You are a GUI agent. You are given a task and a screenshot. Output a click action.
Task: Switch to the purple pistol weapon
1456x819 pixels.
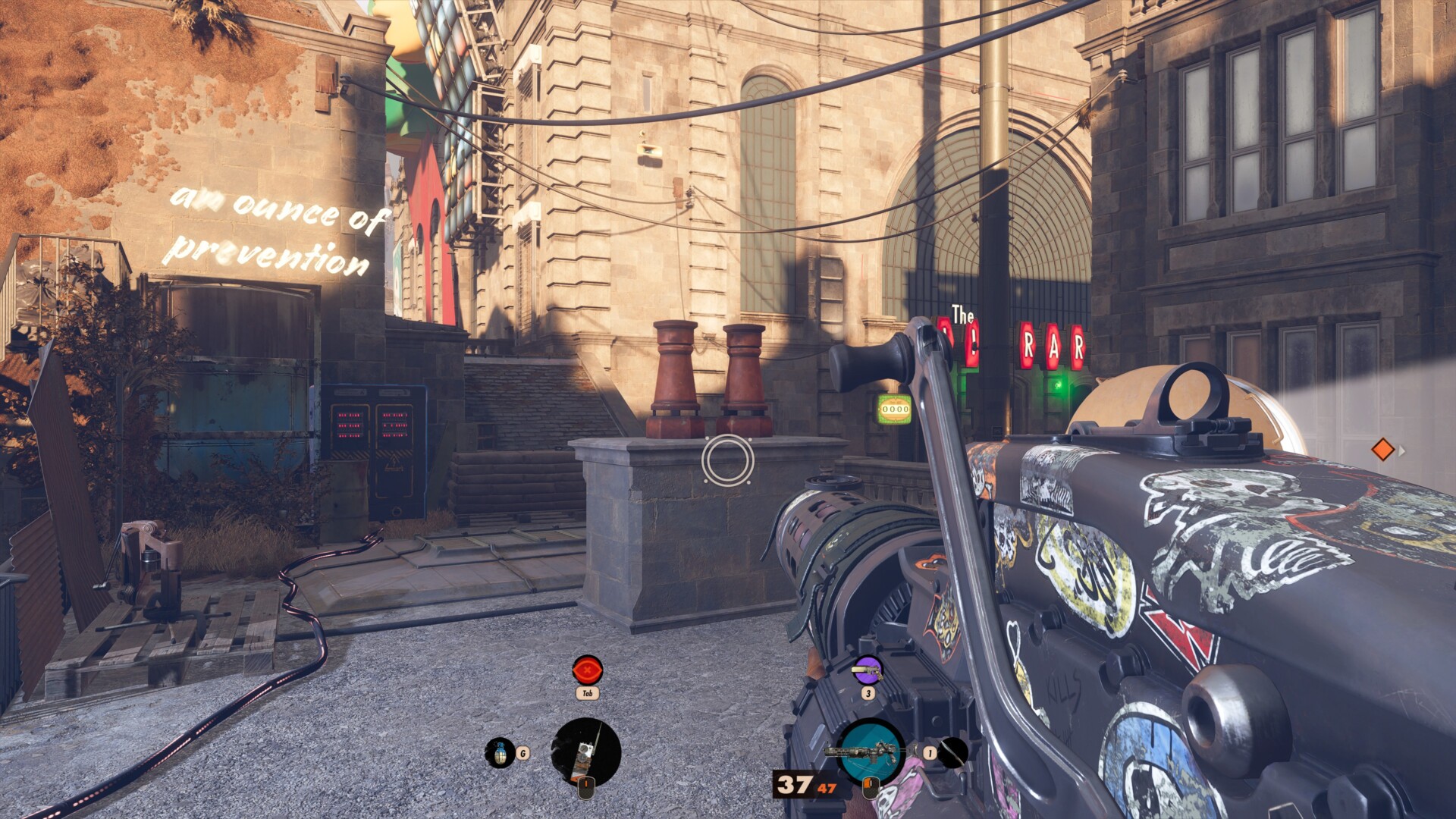(x=867, y=670)
